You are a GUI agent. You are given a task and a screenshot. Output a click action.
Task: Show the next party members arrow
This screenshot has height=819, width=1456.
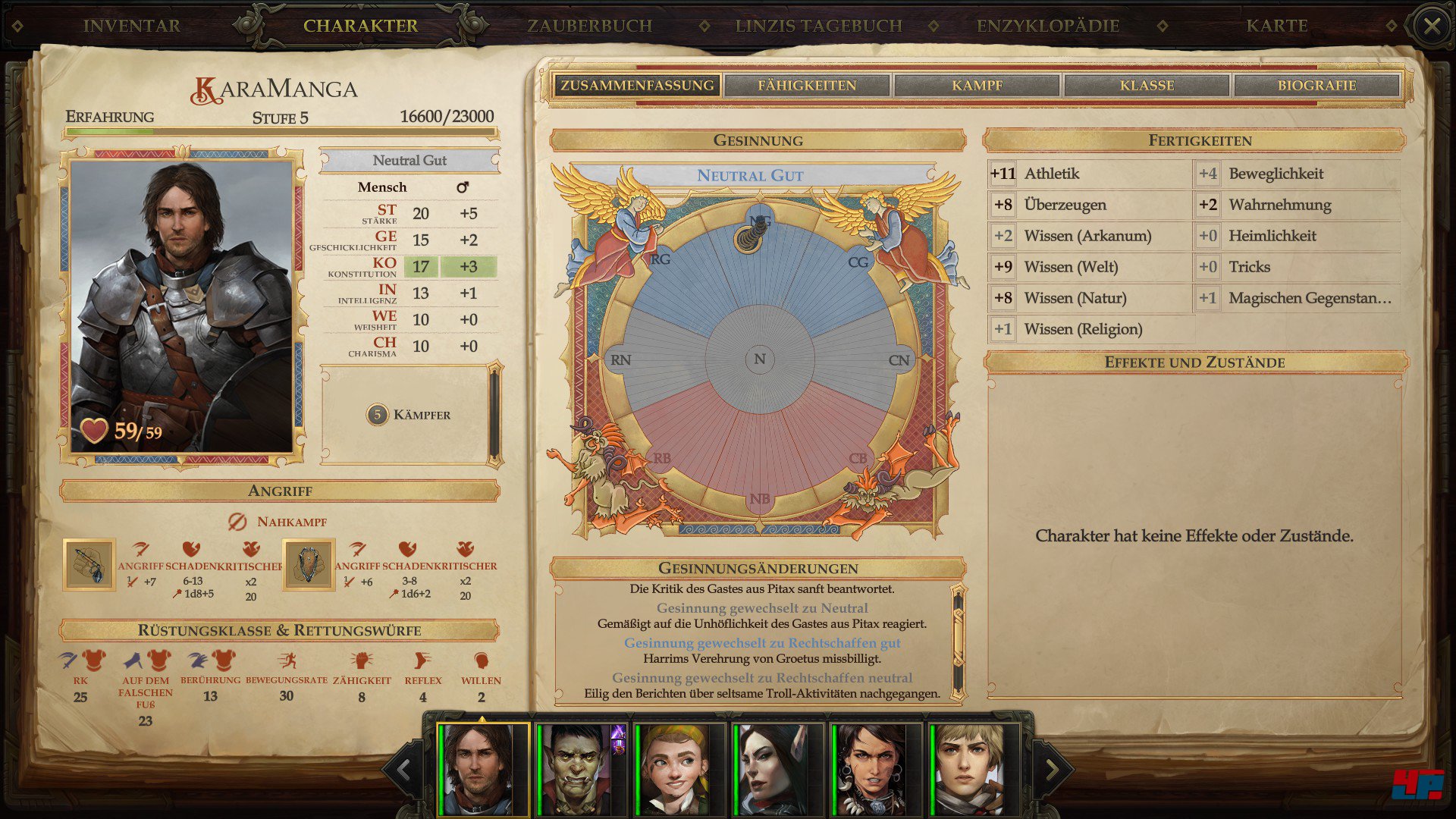pyautogui.click(x=1053, y=770)
